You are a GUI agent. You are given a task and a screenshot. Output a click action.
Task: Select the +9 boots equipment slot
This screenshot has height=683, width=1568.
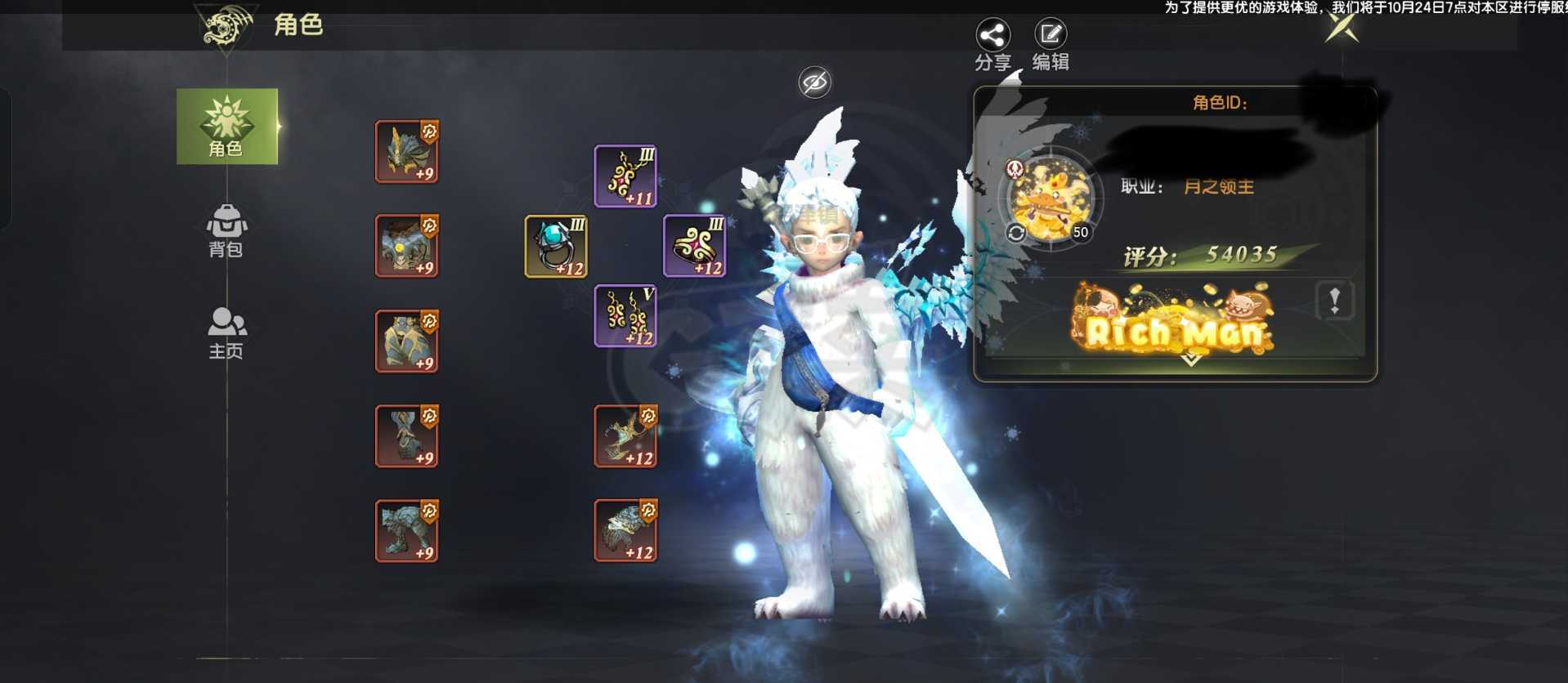(406, 530)
